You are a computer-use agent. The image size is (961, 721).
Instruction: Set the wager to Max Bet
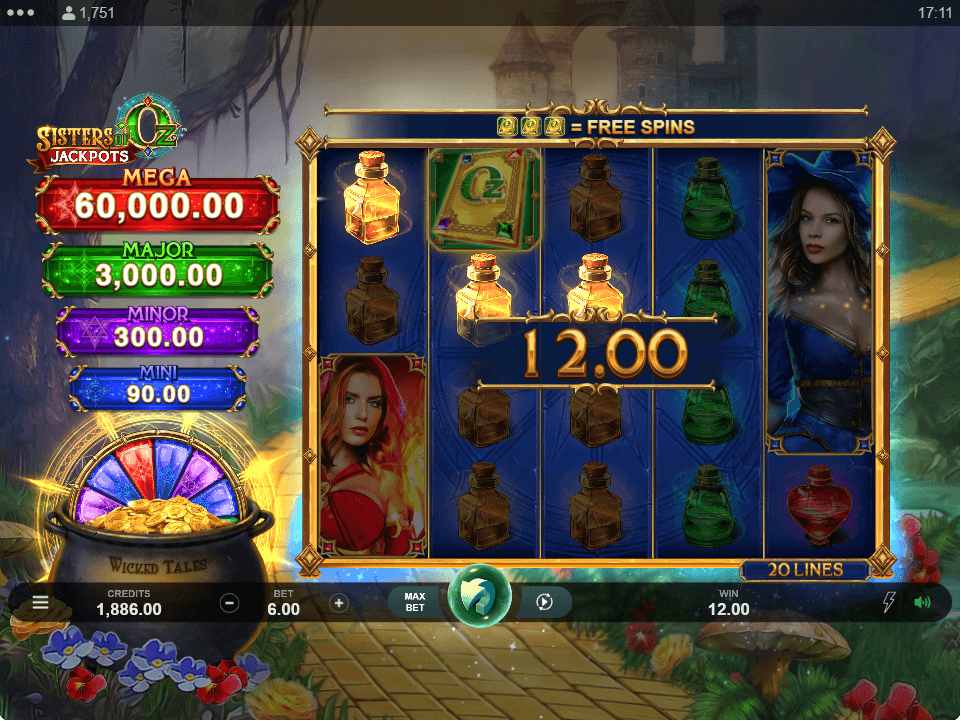click(415, 602)
